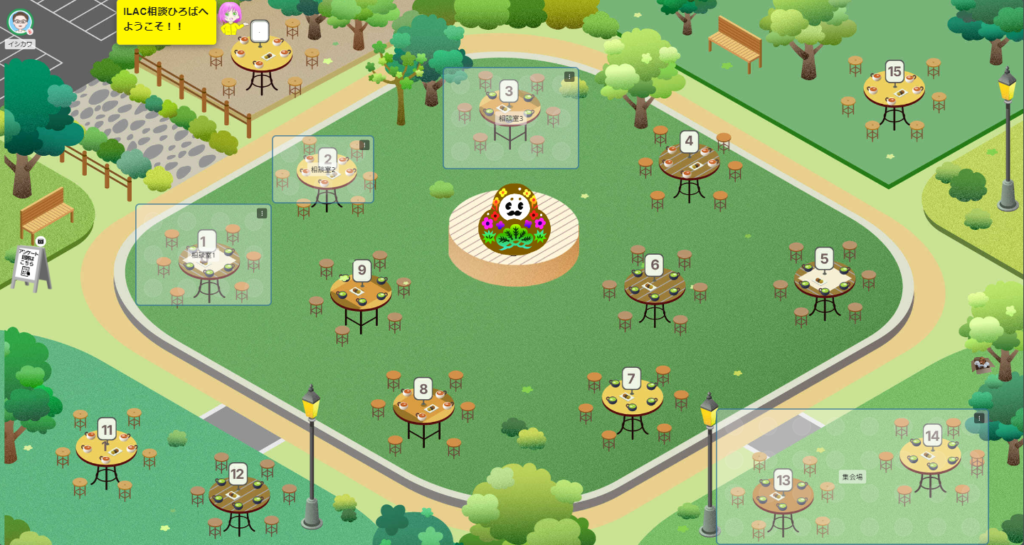
Task: Select table number 11 marker
Action: [107, 428]
